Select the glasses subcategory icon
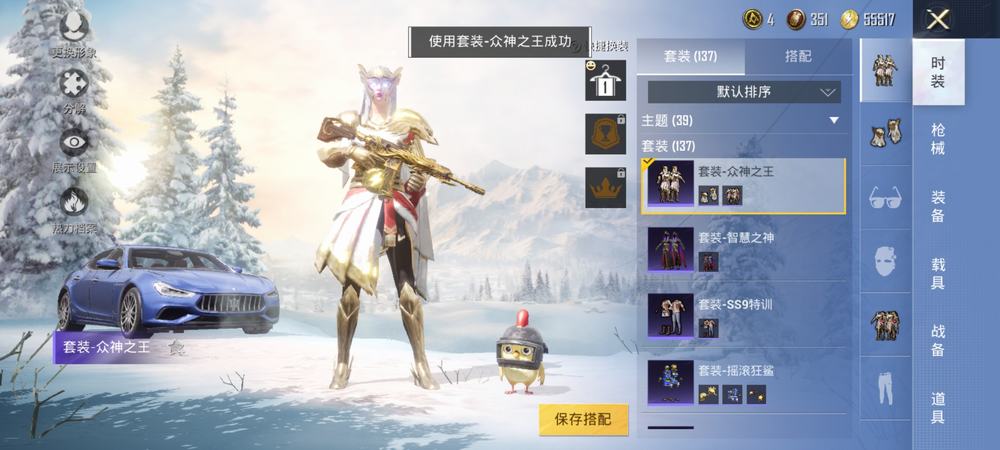1000x450 pixels. [885, 197]
